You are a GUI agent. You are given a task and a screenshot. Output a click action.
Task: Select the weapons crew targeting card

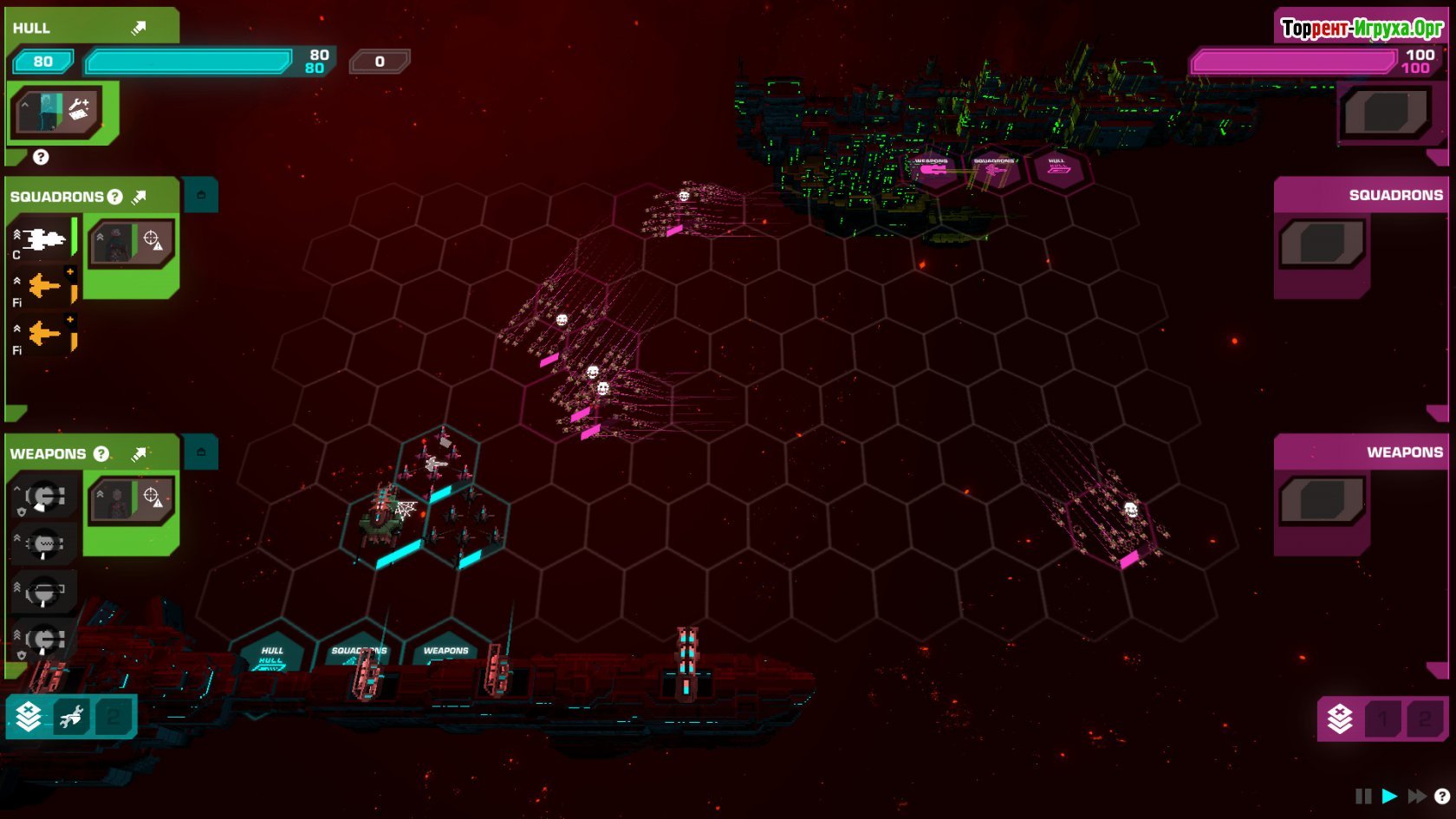click(132, 499)
